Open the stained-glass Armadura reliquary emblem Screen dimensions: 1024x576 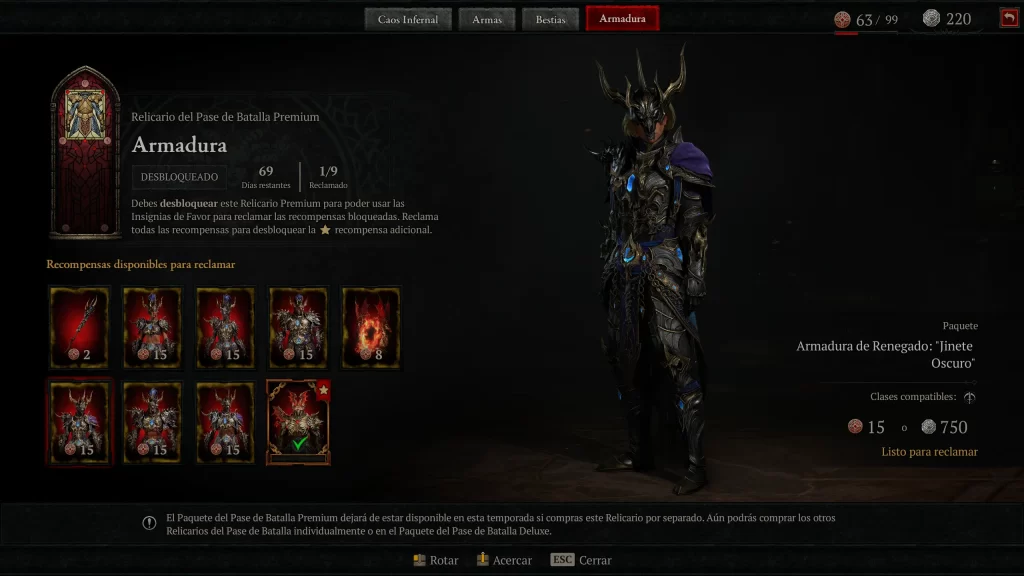pyautogui.click(x=85, y=152)
